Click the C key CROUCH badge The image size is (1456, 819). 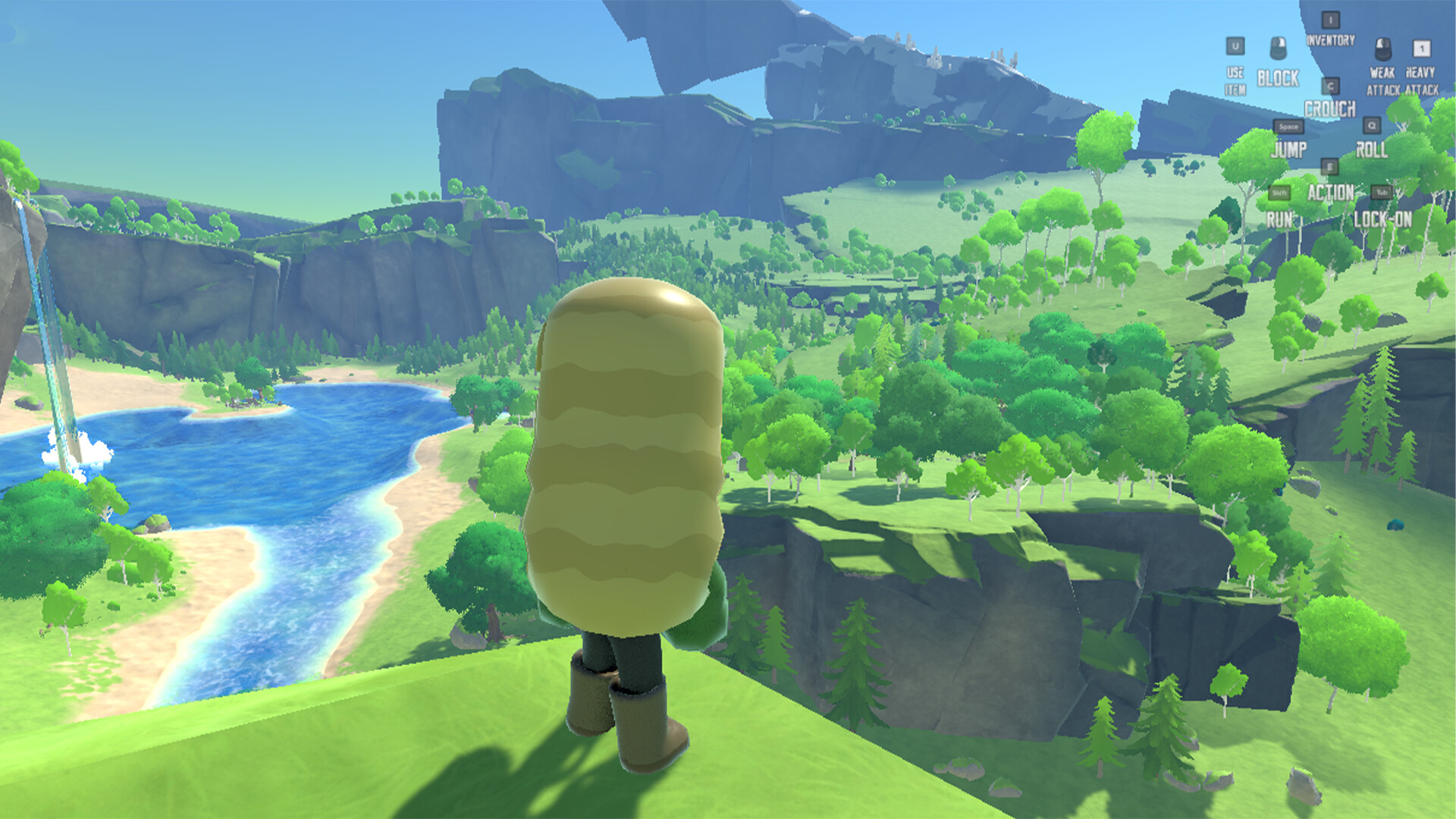[1331, 86]
